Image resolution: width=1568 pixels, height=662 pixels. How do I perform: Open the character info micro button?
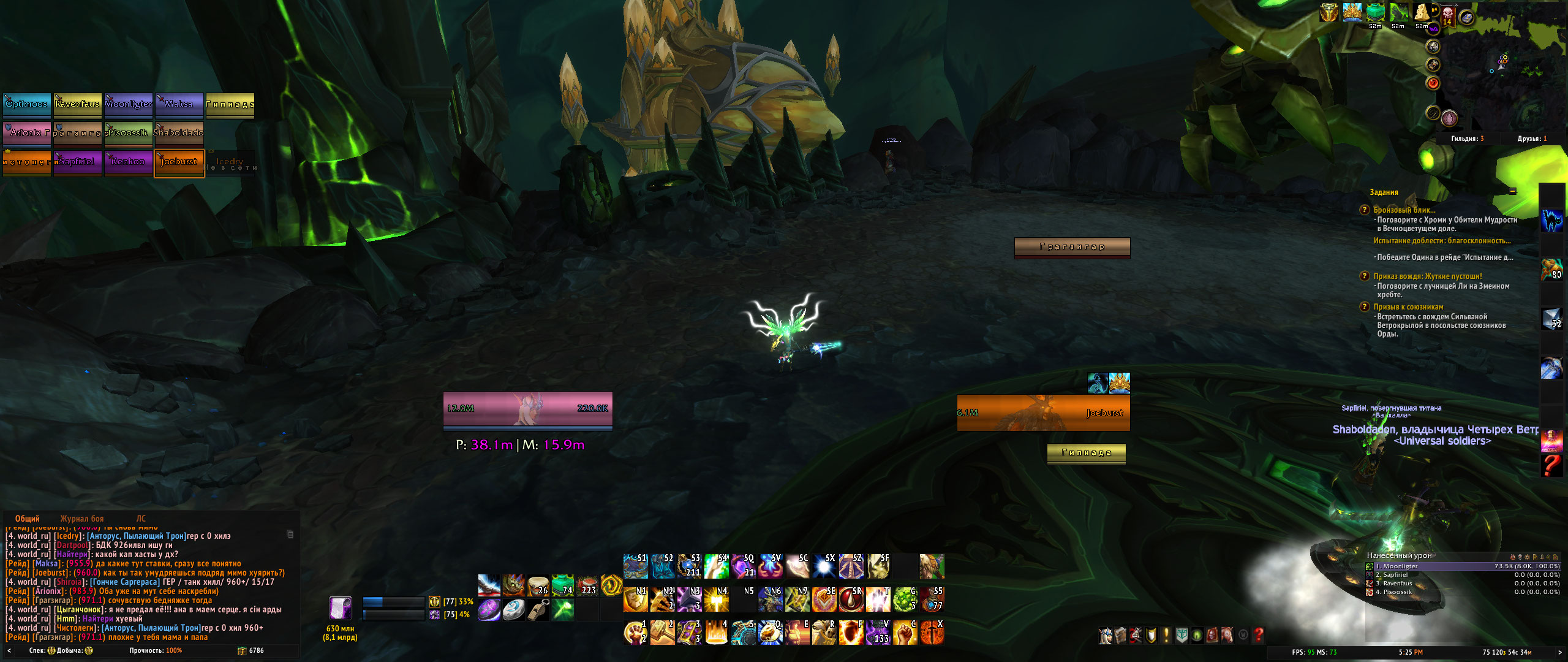pyautogui.click(x=1106, y=636)
